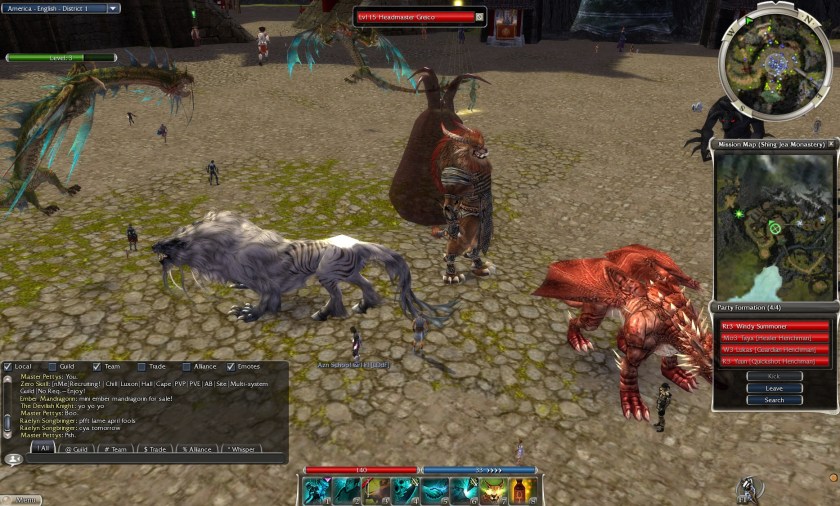This screenshot has width=840, height=506.
Task: Toggle the Emotes chat filter checkbox
Action: coord(231,366)
